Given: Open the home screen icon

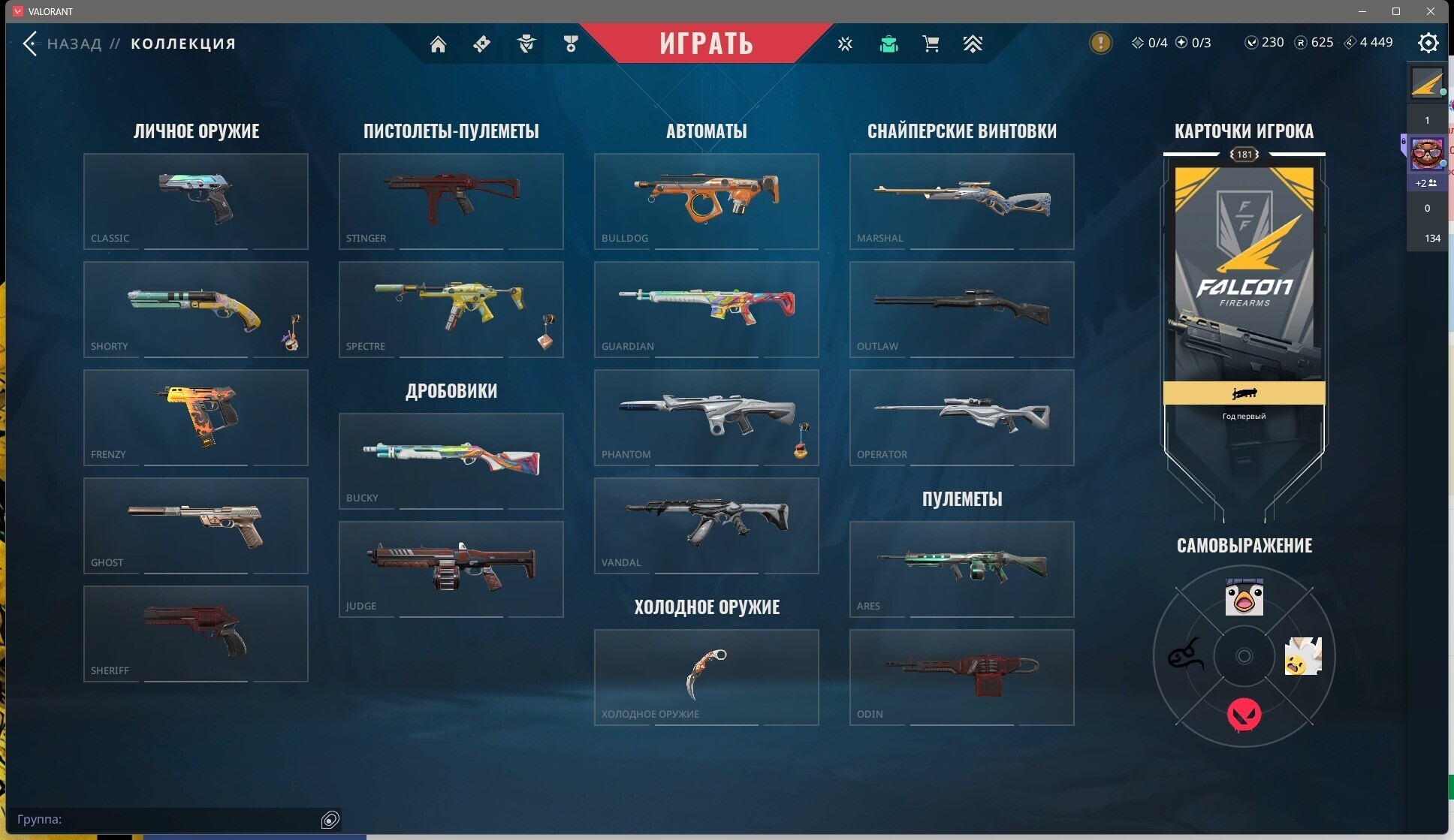Looking at the screenshot, I should click(438, 44).
